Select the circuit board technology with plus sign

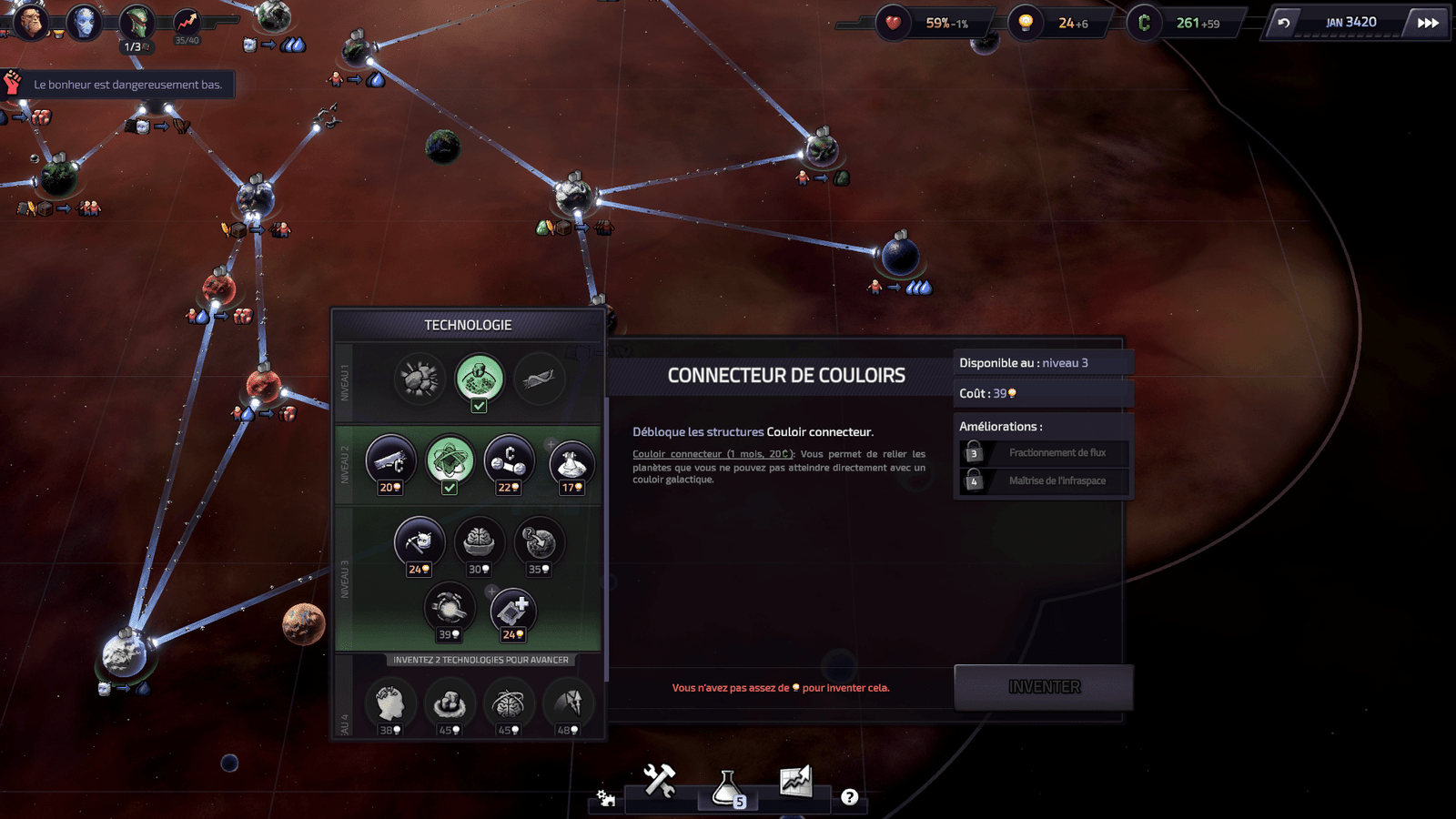click(x=513, y=610)
